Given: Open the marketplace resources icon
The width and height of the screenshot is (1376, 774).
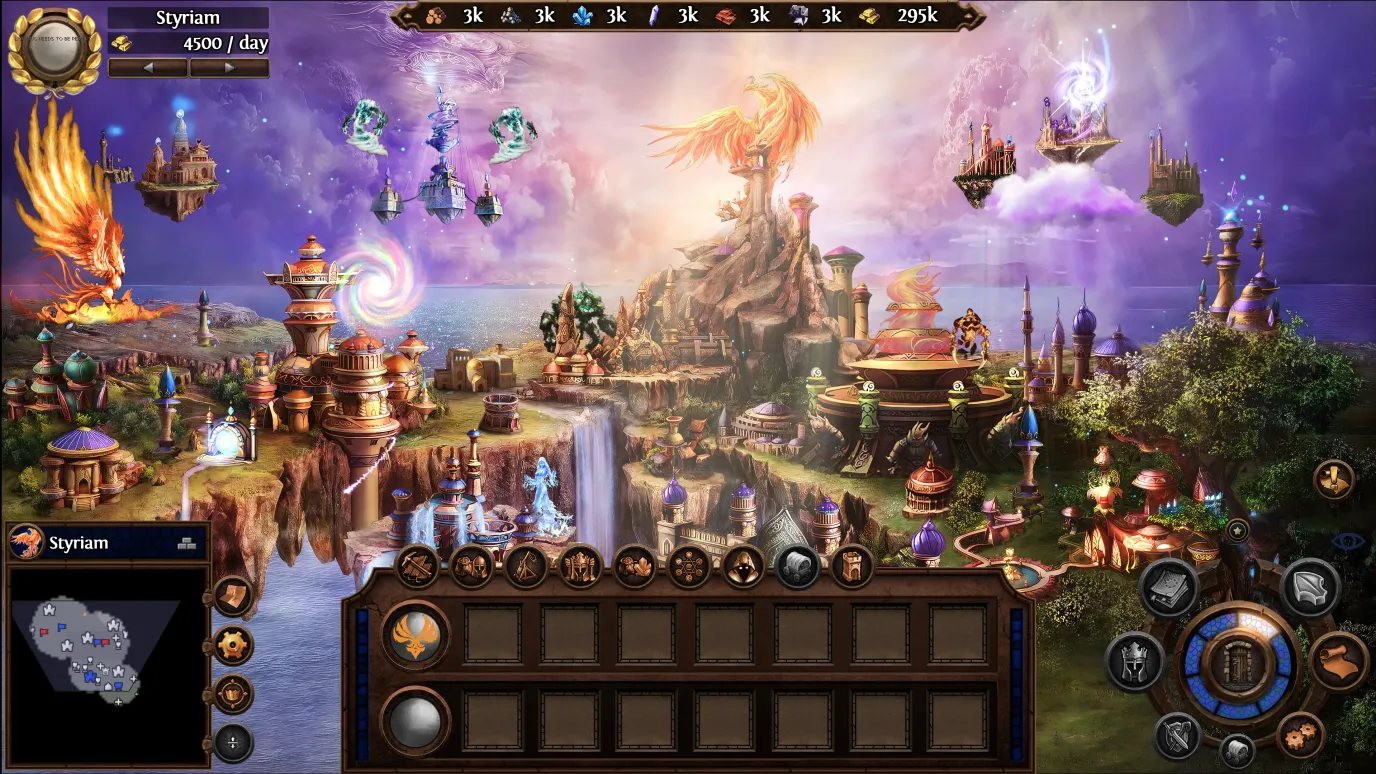Looking at the screenshot, I should tap(634, 566).
